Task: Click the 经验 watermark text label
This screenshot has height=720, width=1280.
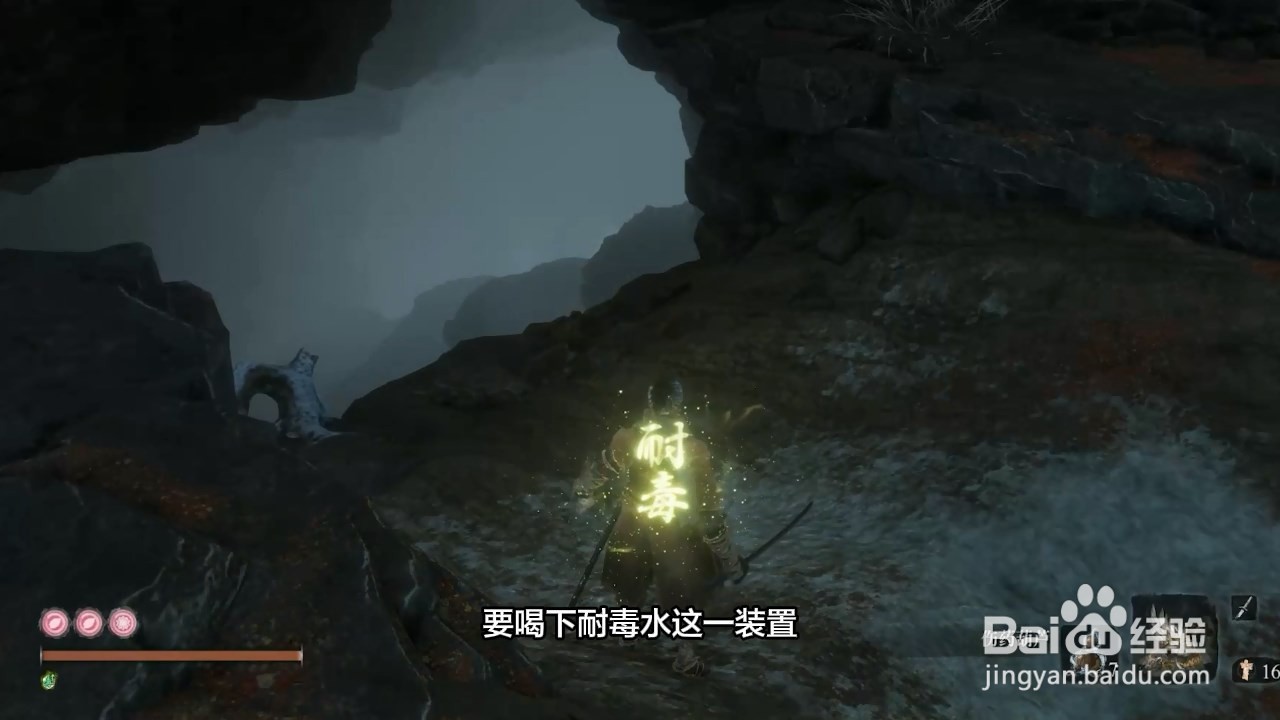Action: click(x=1168, y=635)
